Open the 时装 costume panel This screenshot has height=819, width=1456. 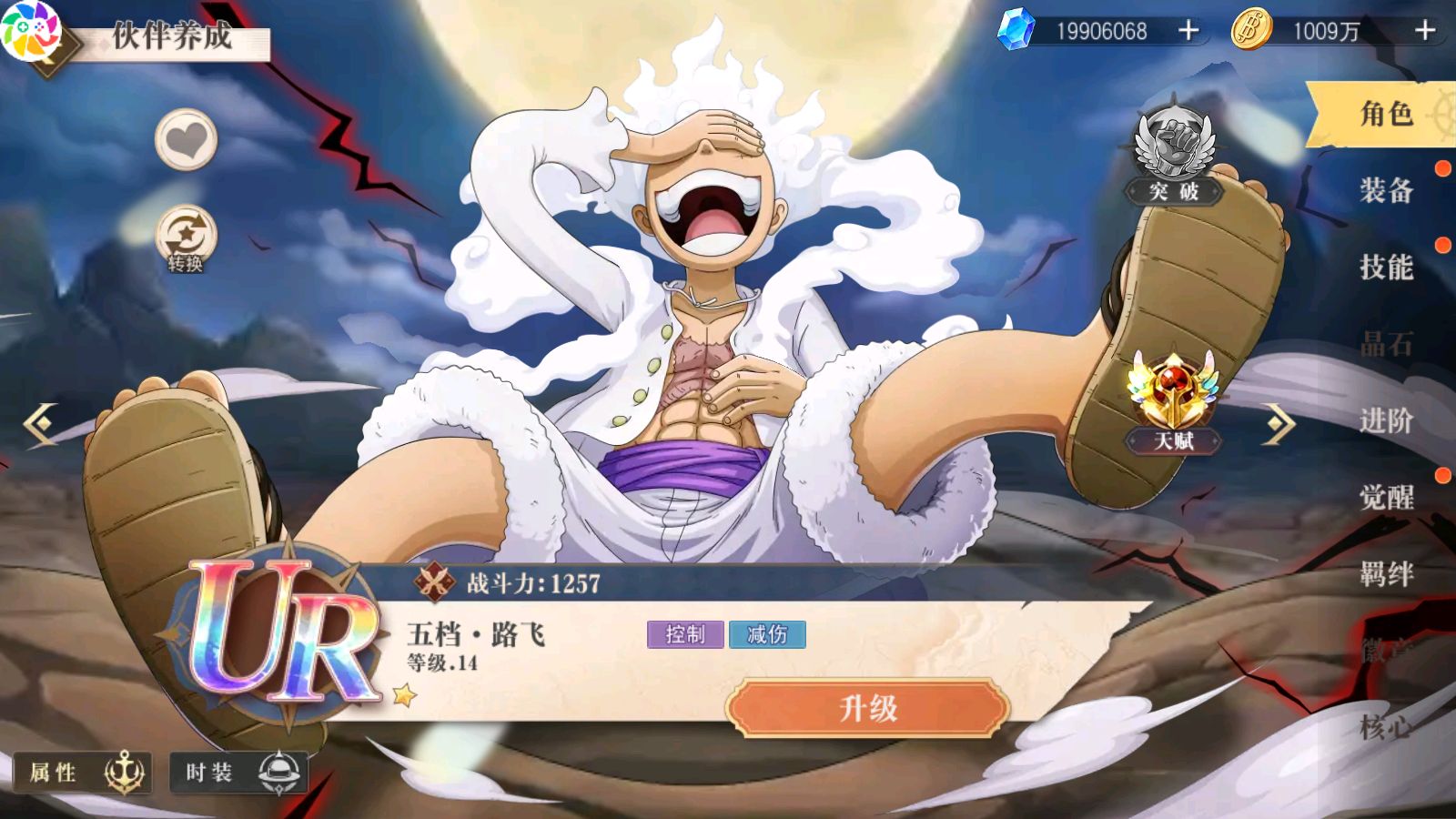(238, 773)
